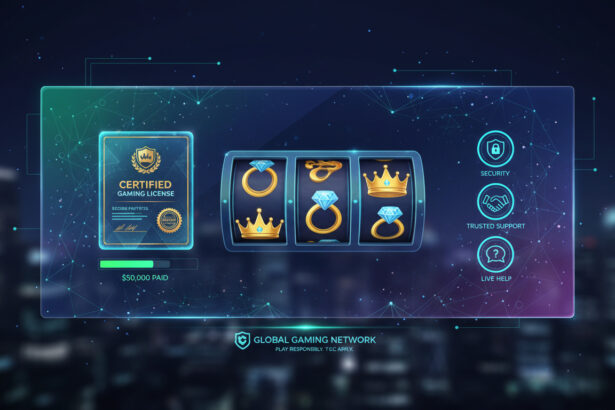Open the Live Help chat icon
The image size is (615, 410).
pyautogui.click(x=494, y=254)
